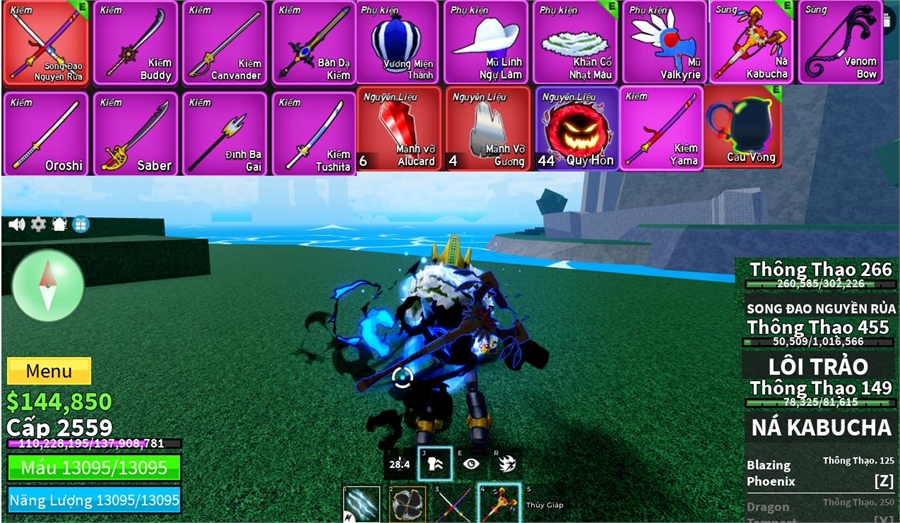Open the yellow Menu button
Screen dimensions: 900x523
(49, 371)
